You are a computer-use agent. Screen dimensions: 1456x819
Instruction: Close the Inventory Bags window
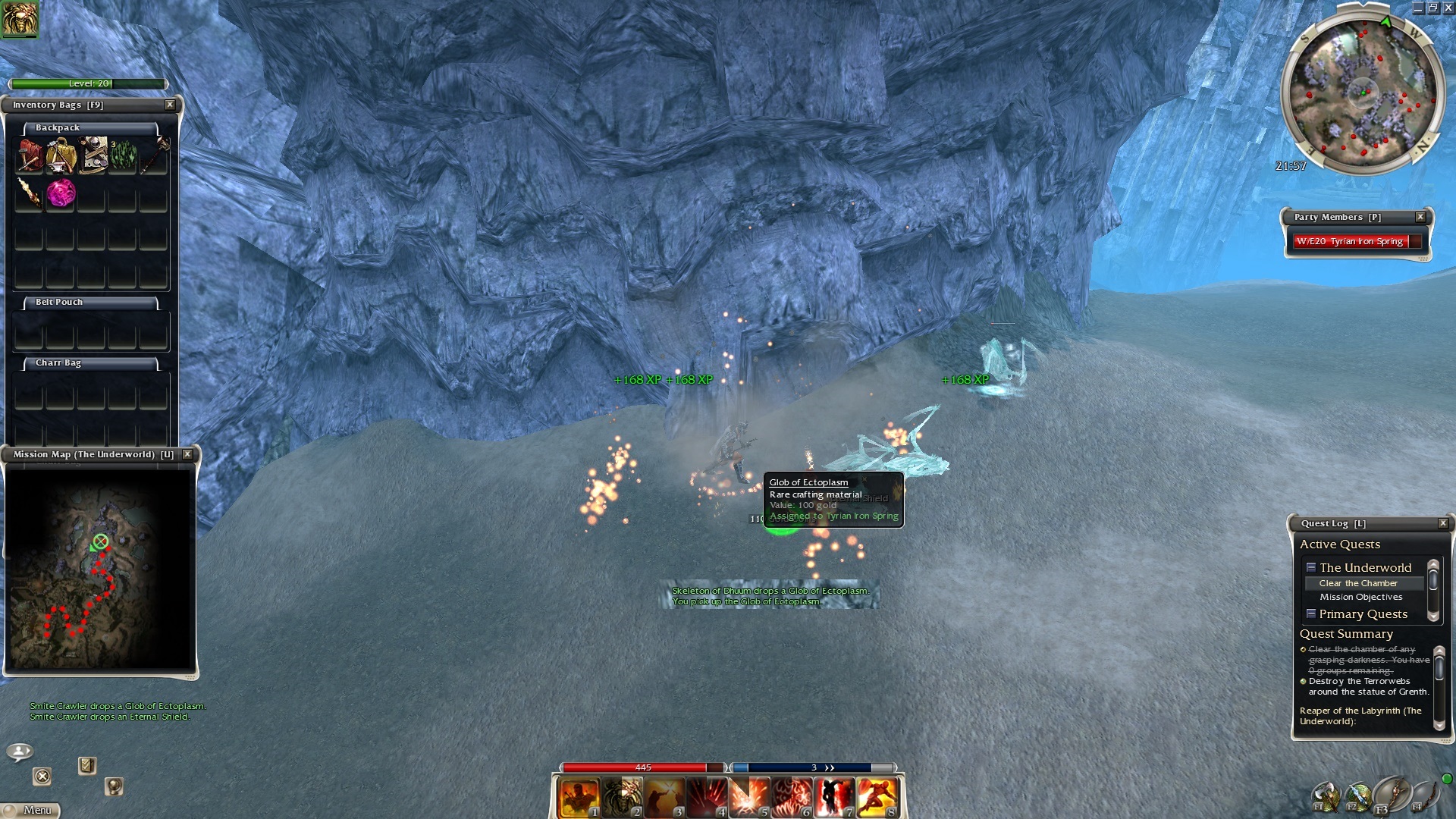click(x=170, y=105)
